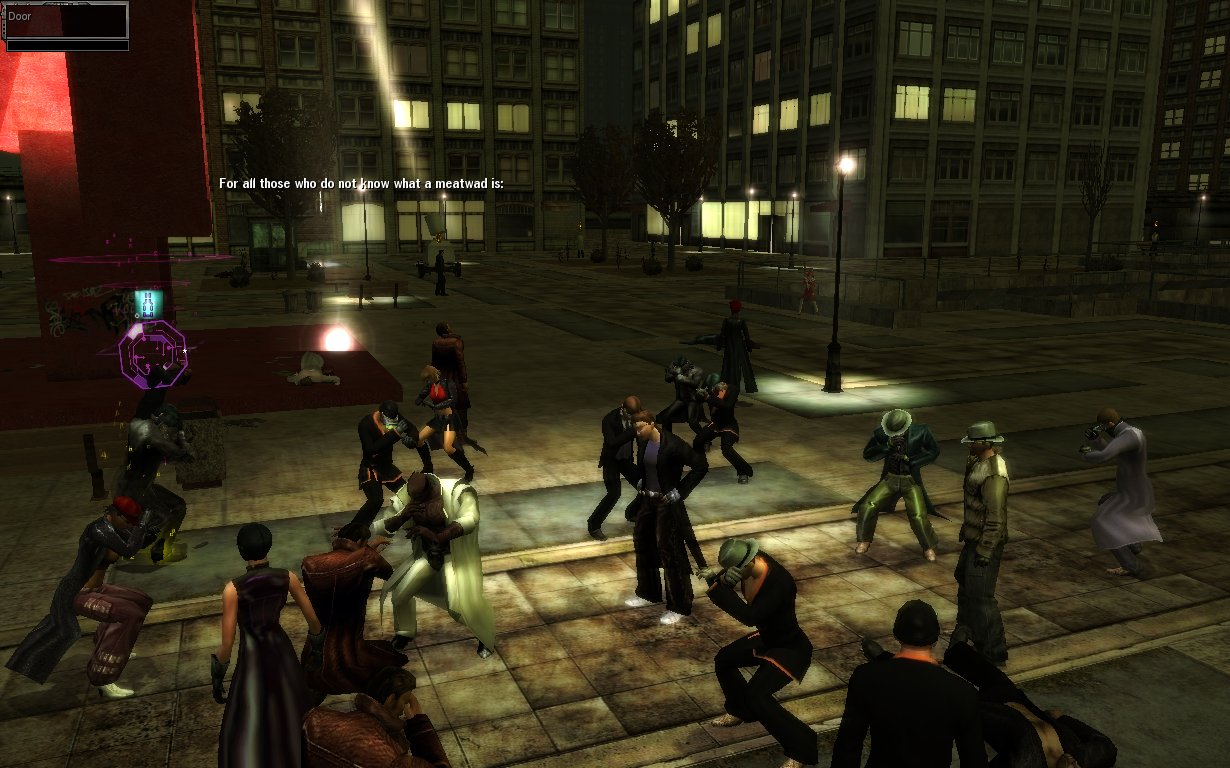Image resolution: width=1230 pixels, height=768 pixels.
Task: Click the Door target frame
Action: pyautogui.click(x=67, y=22)
